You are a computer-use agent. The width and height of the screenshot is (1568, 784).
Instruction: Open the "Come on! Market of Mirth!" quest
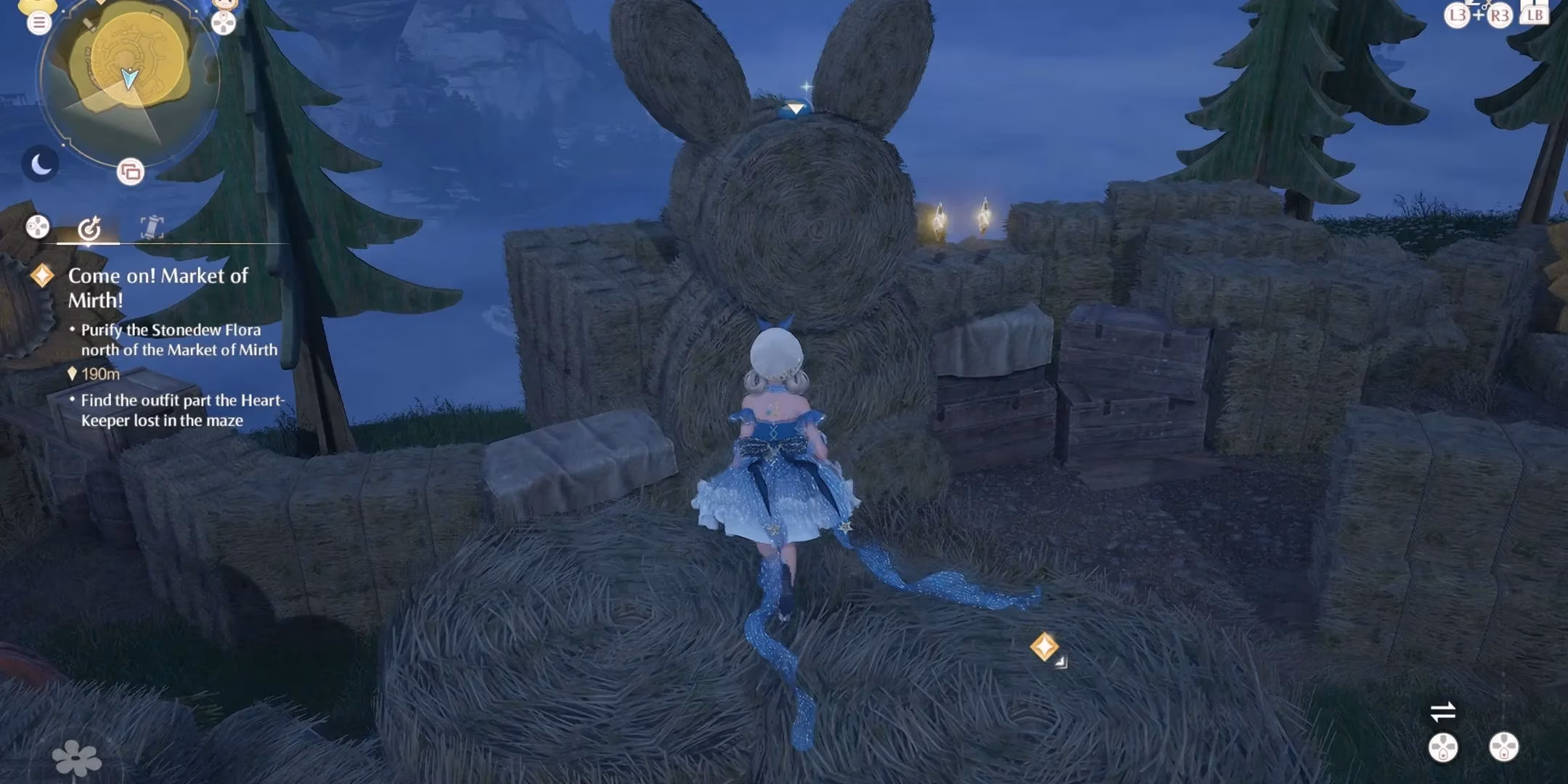158,287
